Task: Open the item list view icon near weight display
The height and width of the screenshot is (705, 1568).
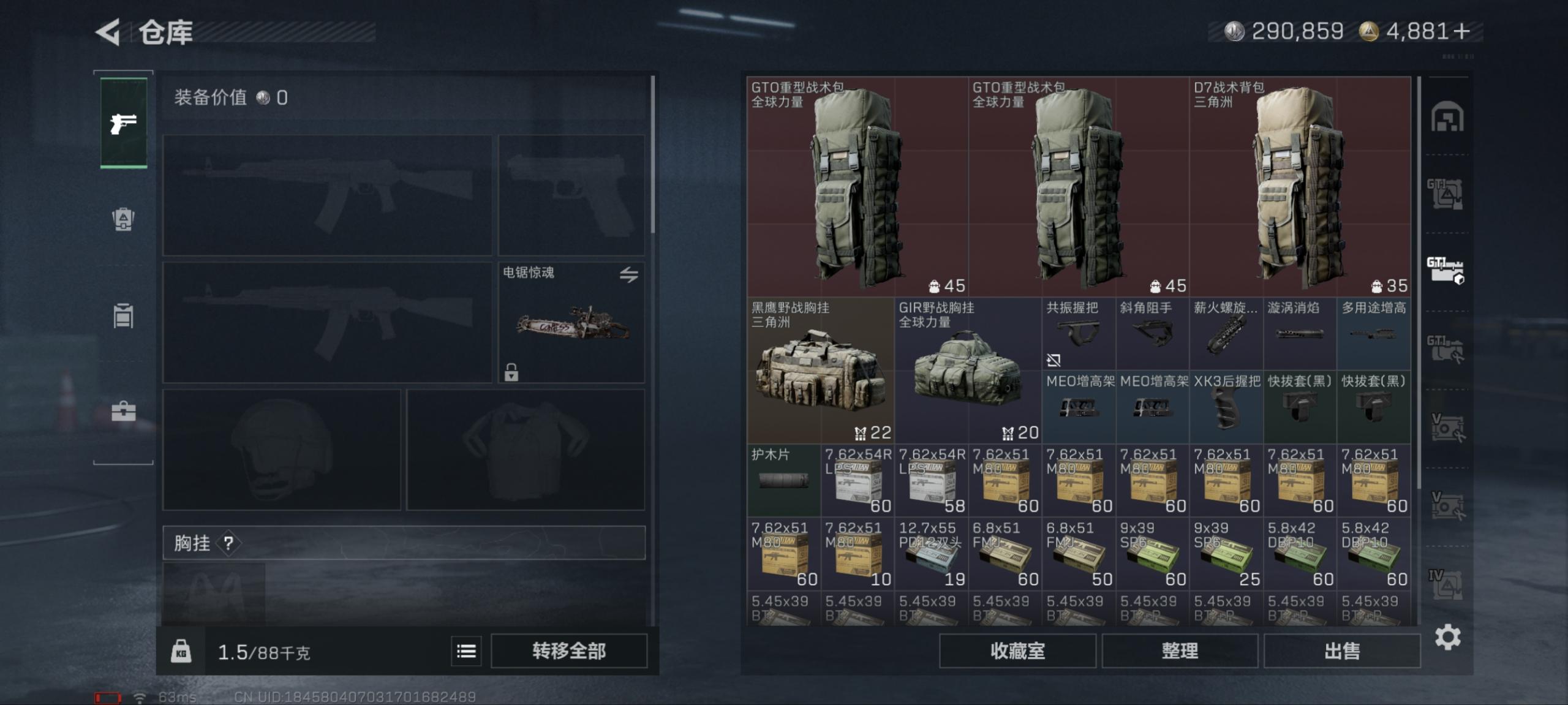Action: point(466,651)
